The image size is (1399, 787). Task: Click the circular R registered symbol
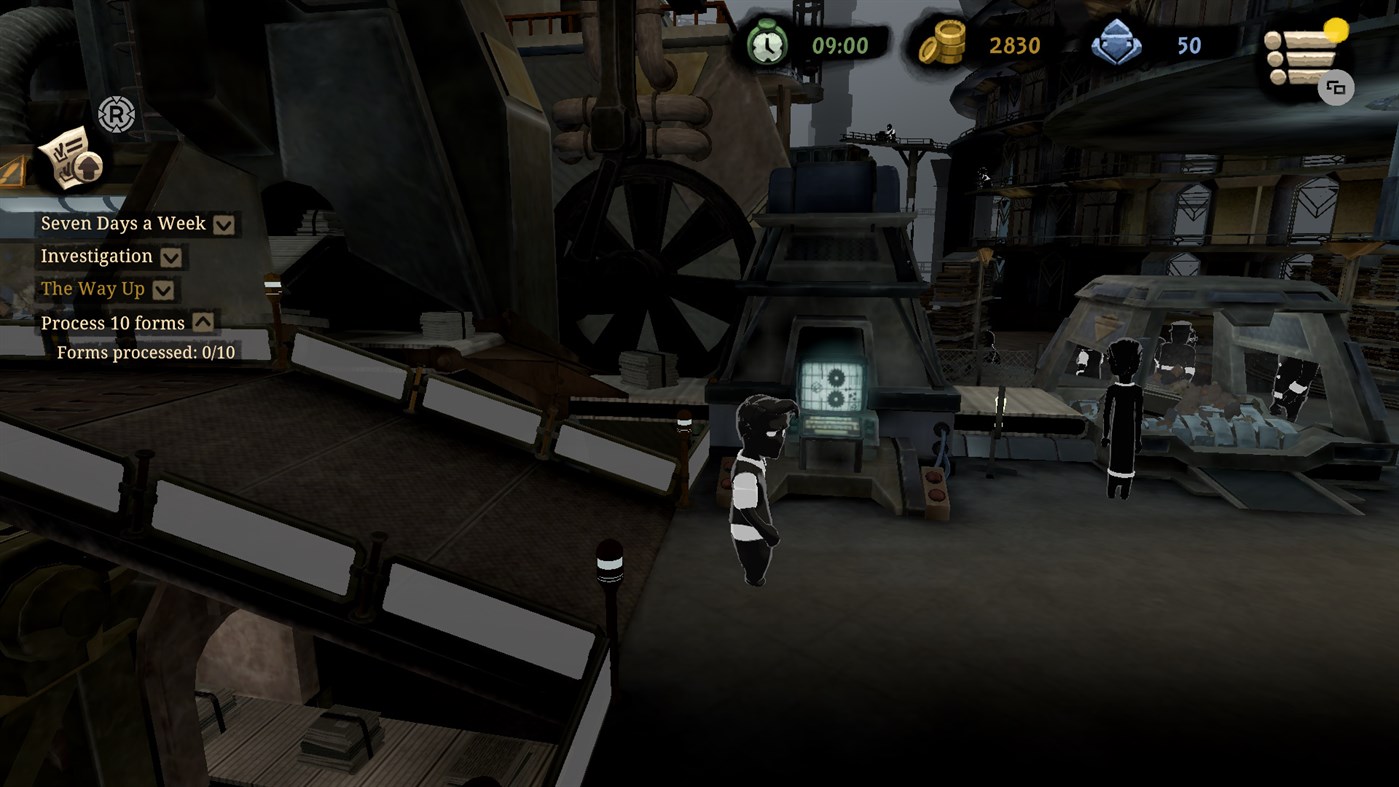point(118,114)
